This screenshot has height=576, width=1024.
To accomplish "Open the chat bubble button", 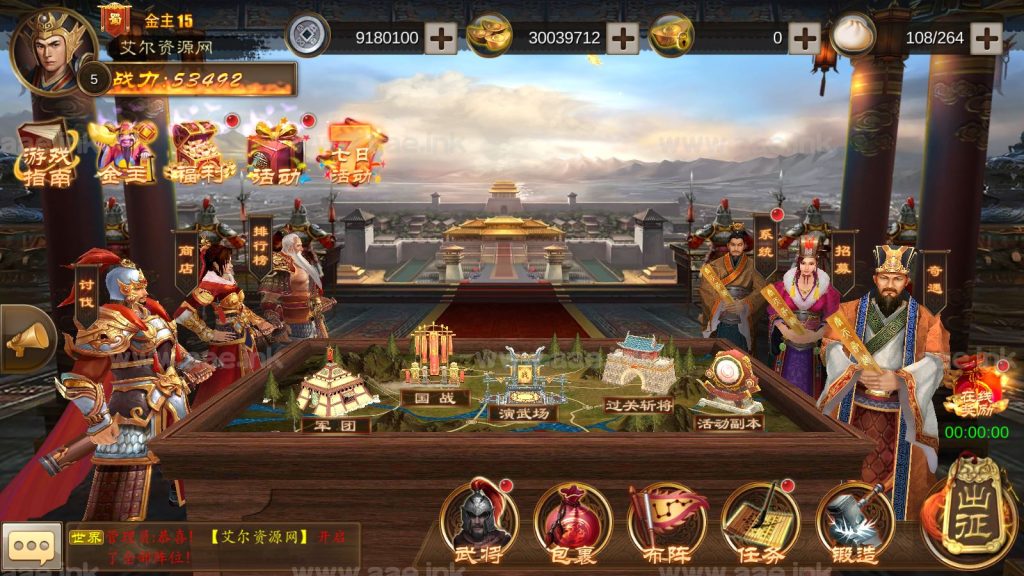I will pos(31,547).
